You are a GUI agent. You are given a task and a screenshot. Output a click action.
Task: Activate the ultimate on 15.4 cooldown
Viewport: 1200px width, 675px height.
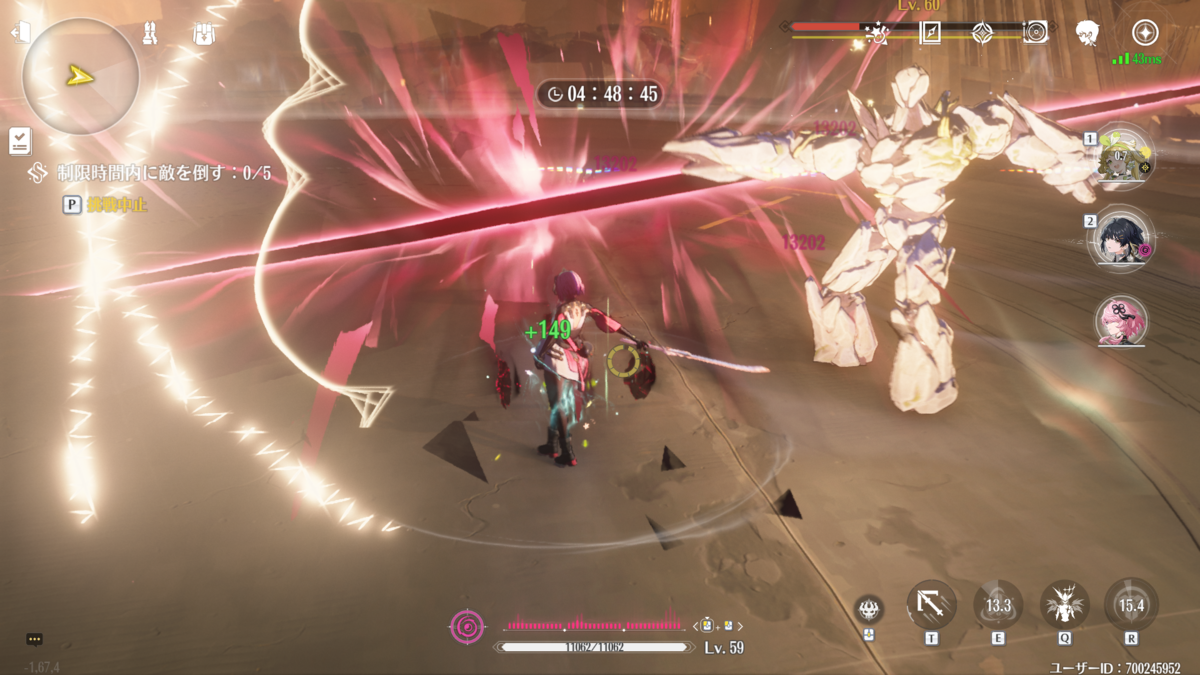tap(1131, 605)
